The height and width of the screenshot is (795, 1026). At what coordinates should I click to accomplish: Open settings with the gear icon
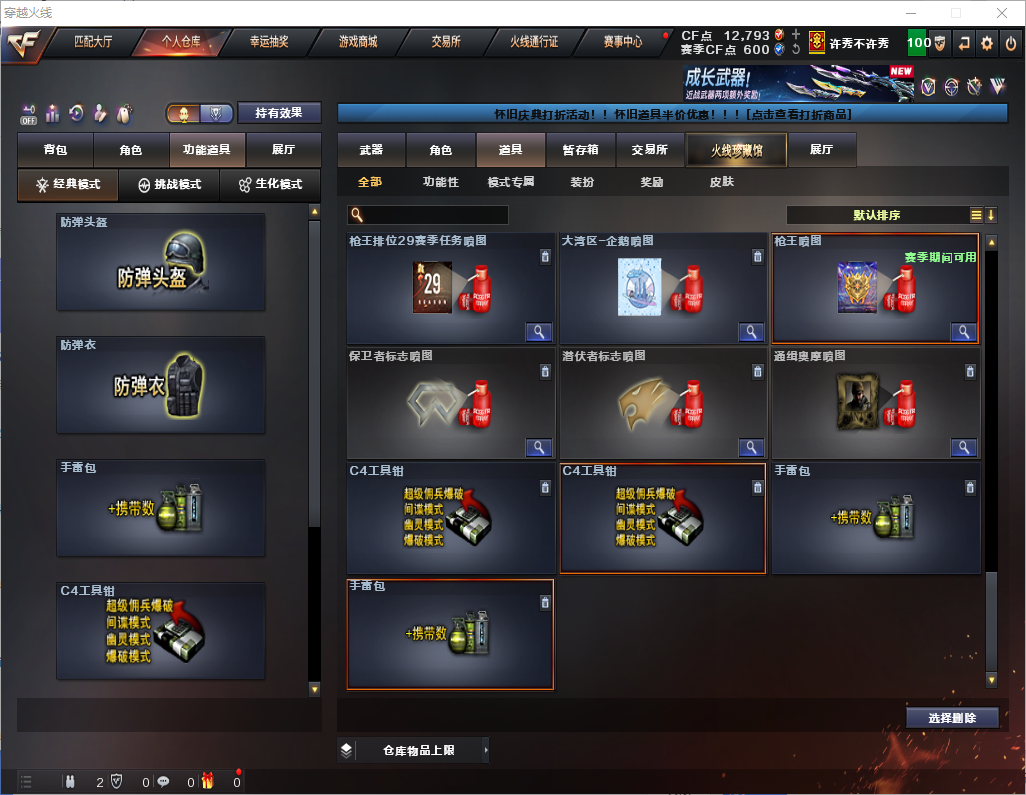(x=987, y=43)
